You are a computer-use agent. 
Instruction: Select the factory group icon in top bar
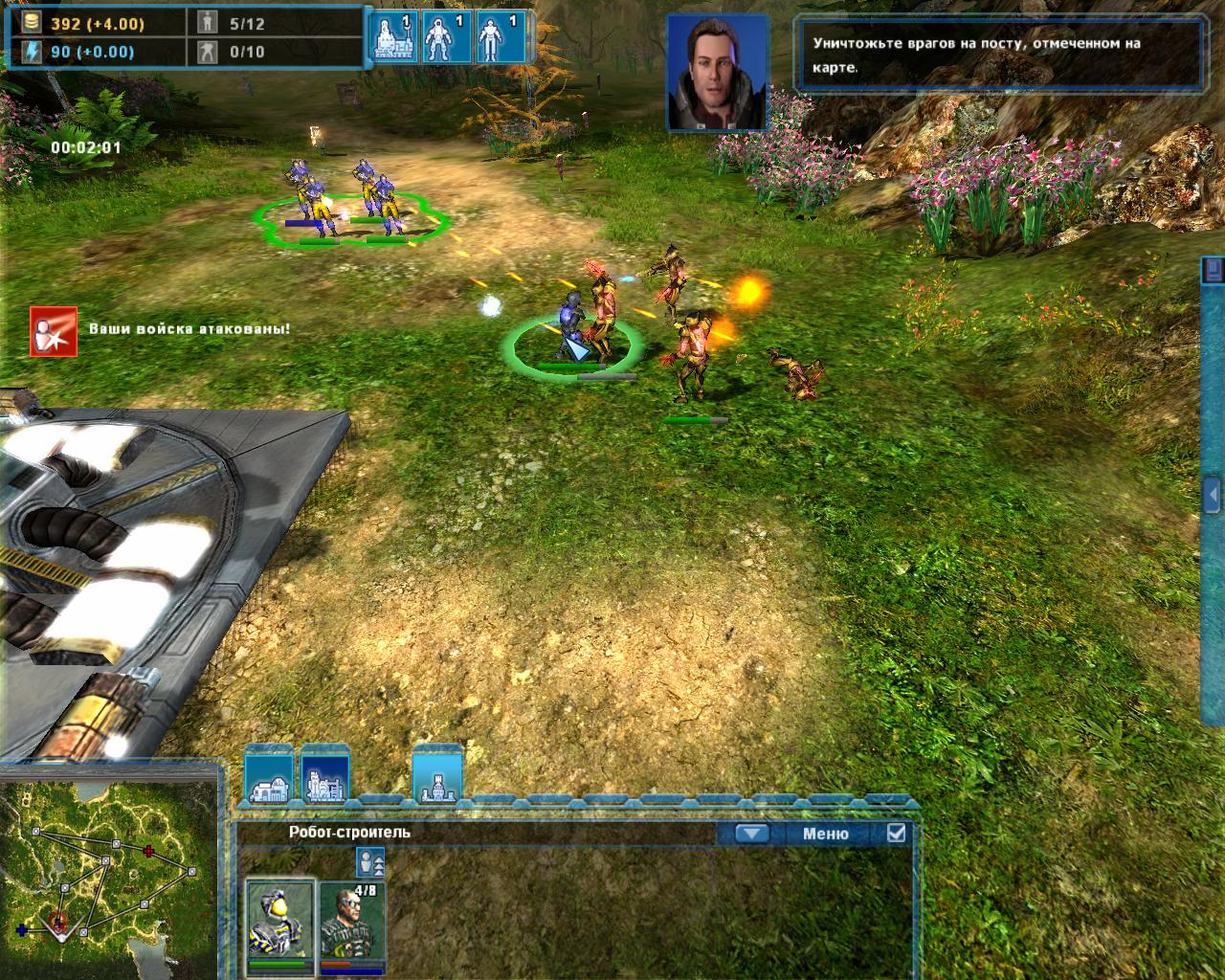pos(393,38)
